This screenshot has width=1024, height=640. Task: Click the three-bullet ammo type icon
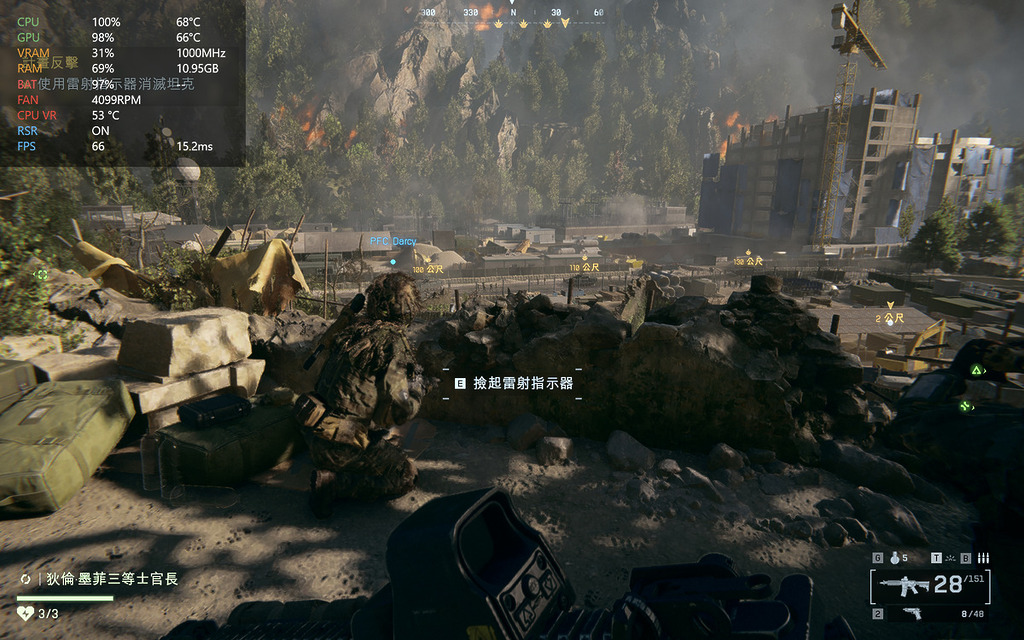pyautogui.click(x=983, y=558)
